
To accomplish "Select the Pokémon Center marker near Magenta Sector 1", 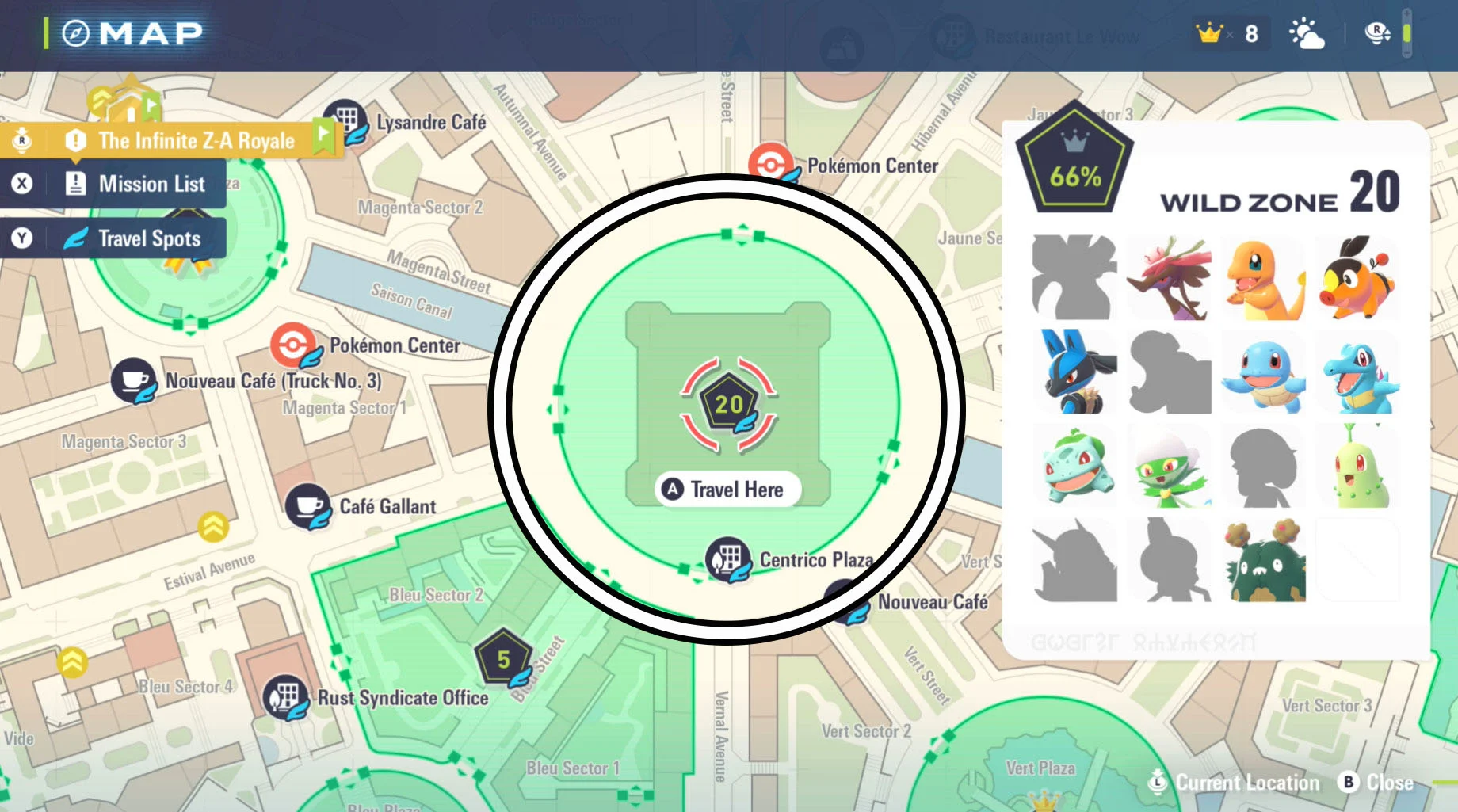I will coord(292,345).
